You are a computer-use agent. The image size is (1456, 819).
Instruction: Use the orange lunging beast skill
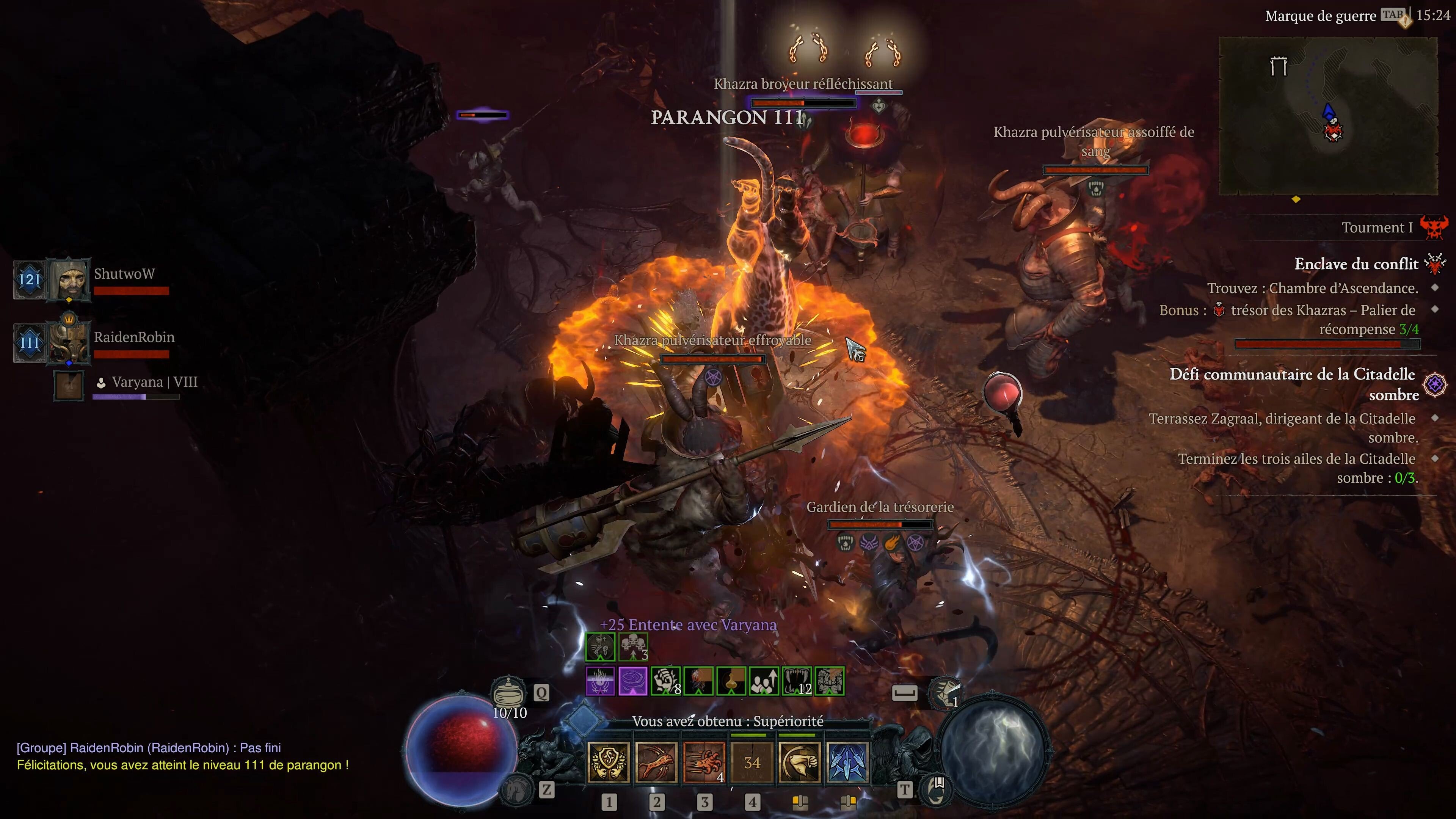click(x=656, y=763)
